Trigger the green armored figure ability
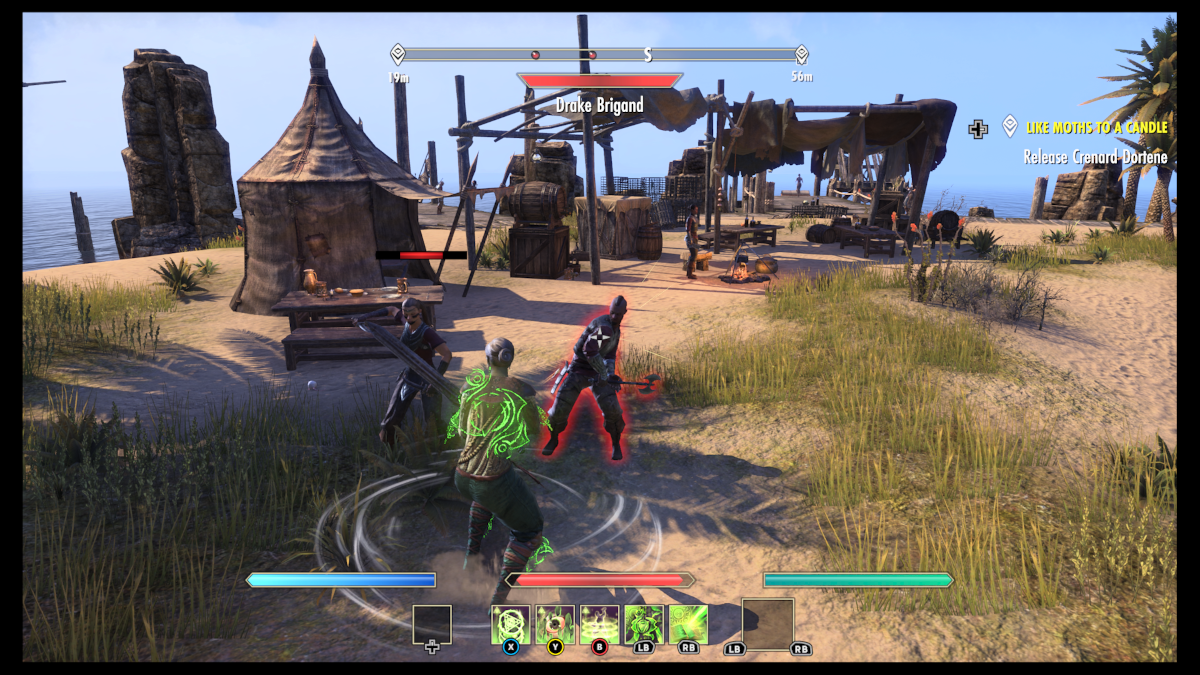 tap(644, 624)
